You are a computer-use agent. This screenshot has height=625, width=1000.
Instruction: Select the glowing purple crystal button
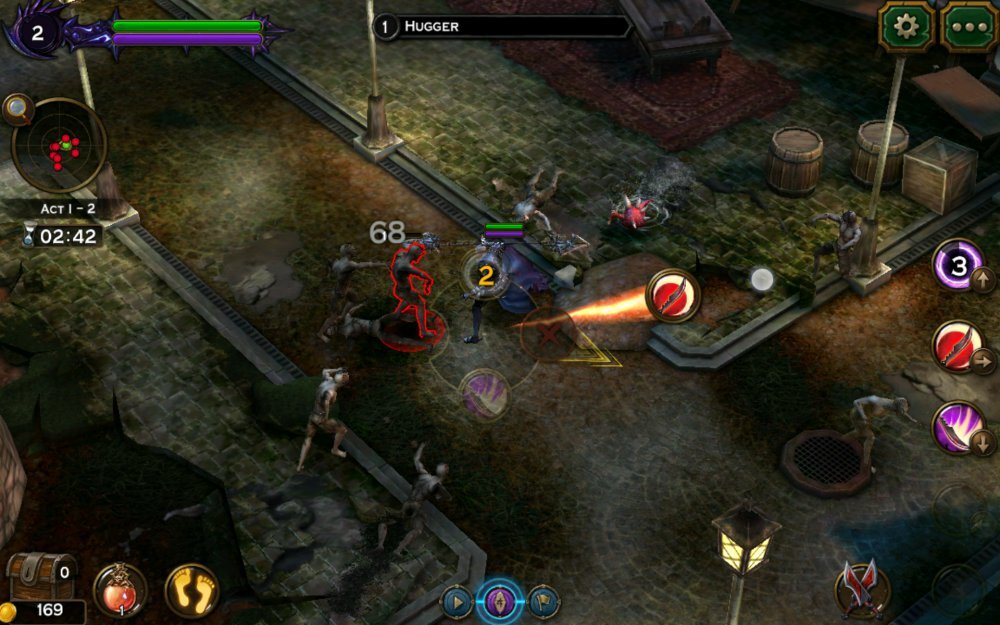point(501,602)
